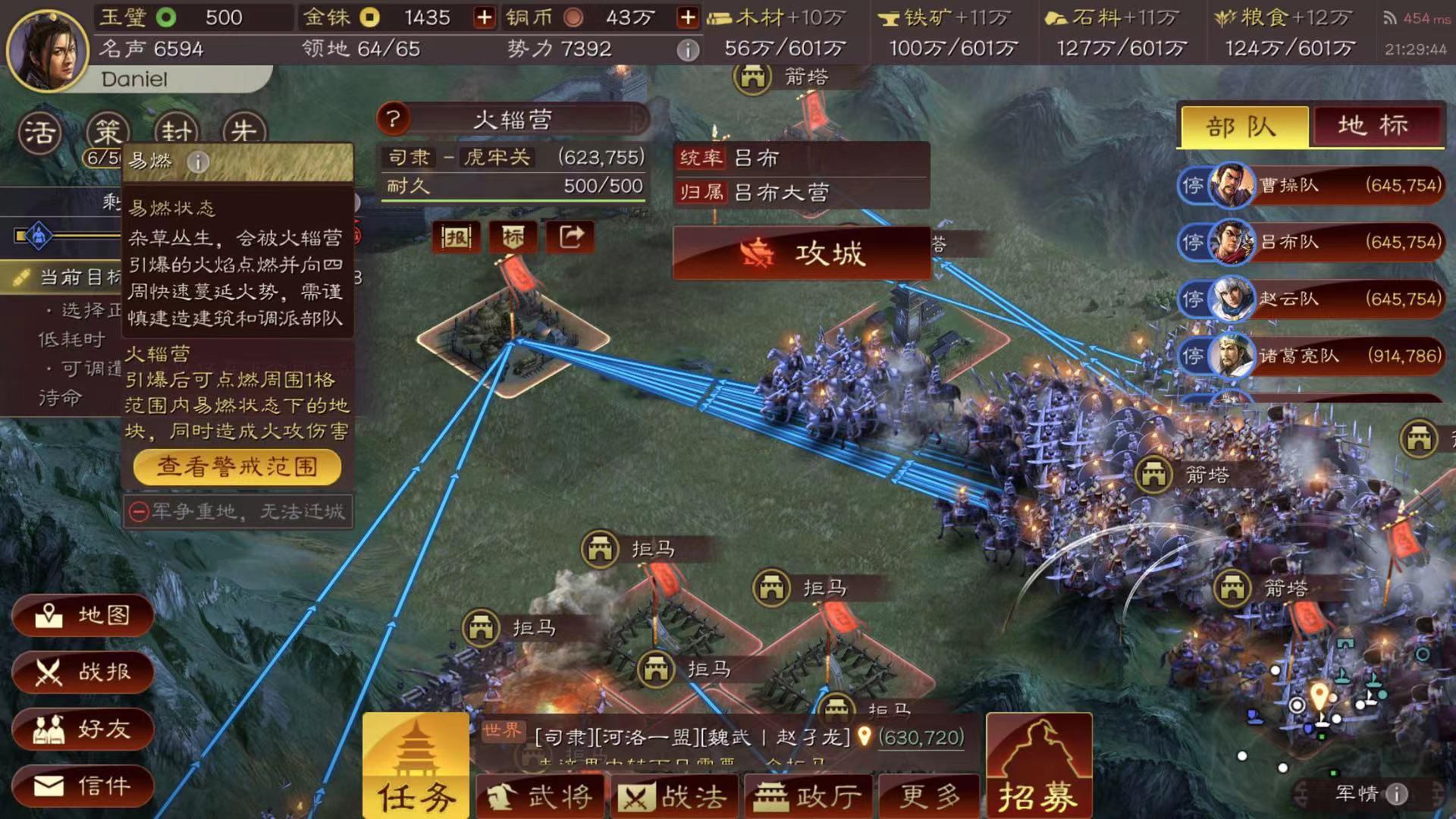Image resolution: width=1456 pixels, height=819 pixels.
Task: Open the 战法 tactics panel
Action: 675,796
